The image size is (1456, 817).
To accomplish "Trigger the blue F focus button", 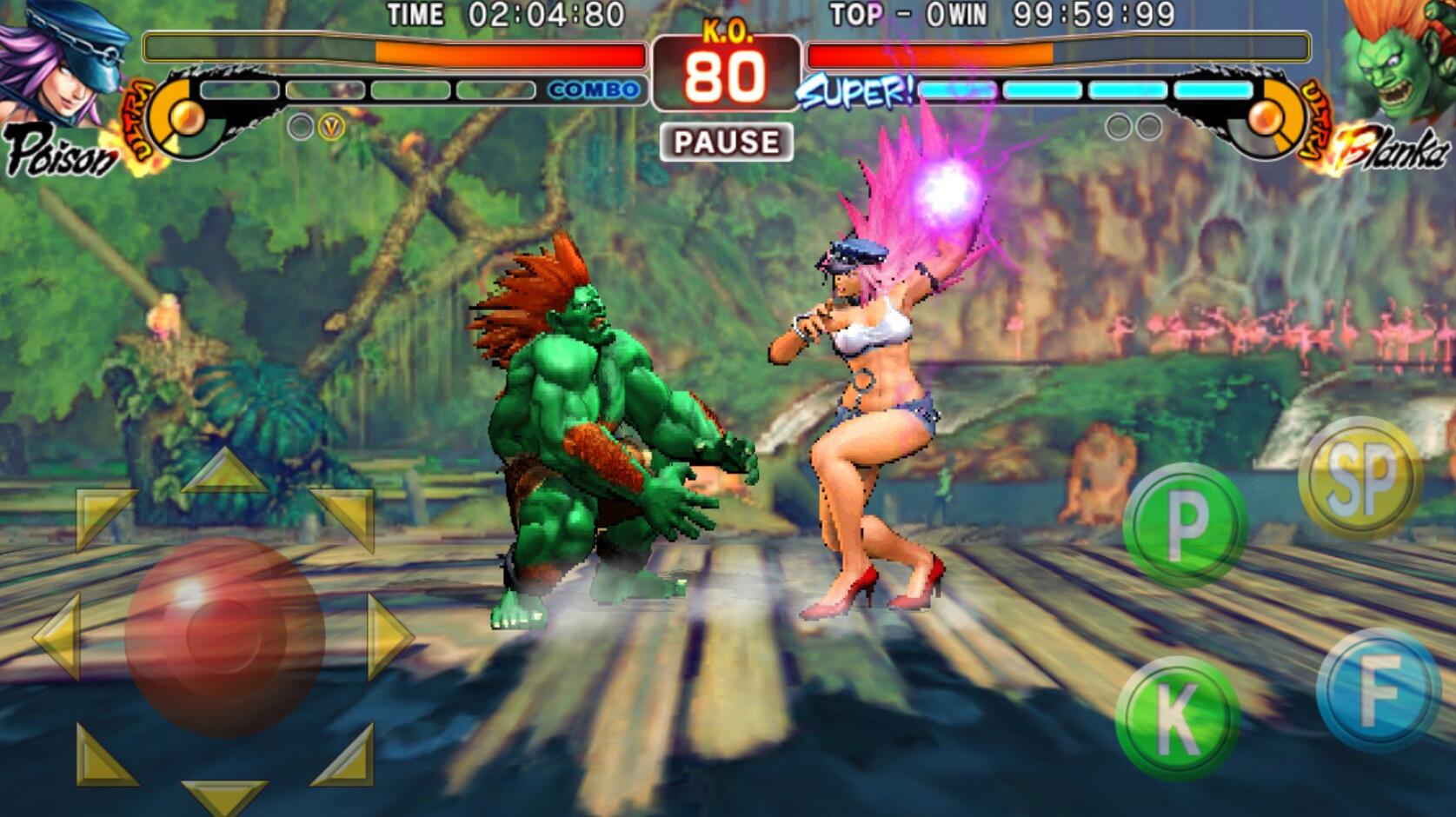I will tap(1379, 690).
